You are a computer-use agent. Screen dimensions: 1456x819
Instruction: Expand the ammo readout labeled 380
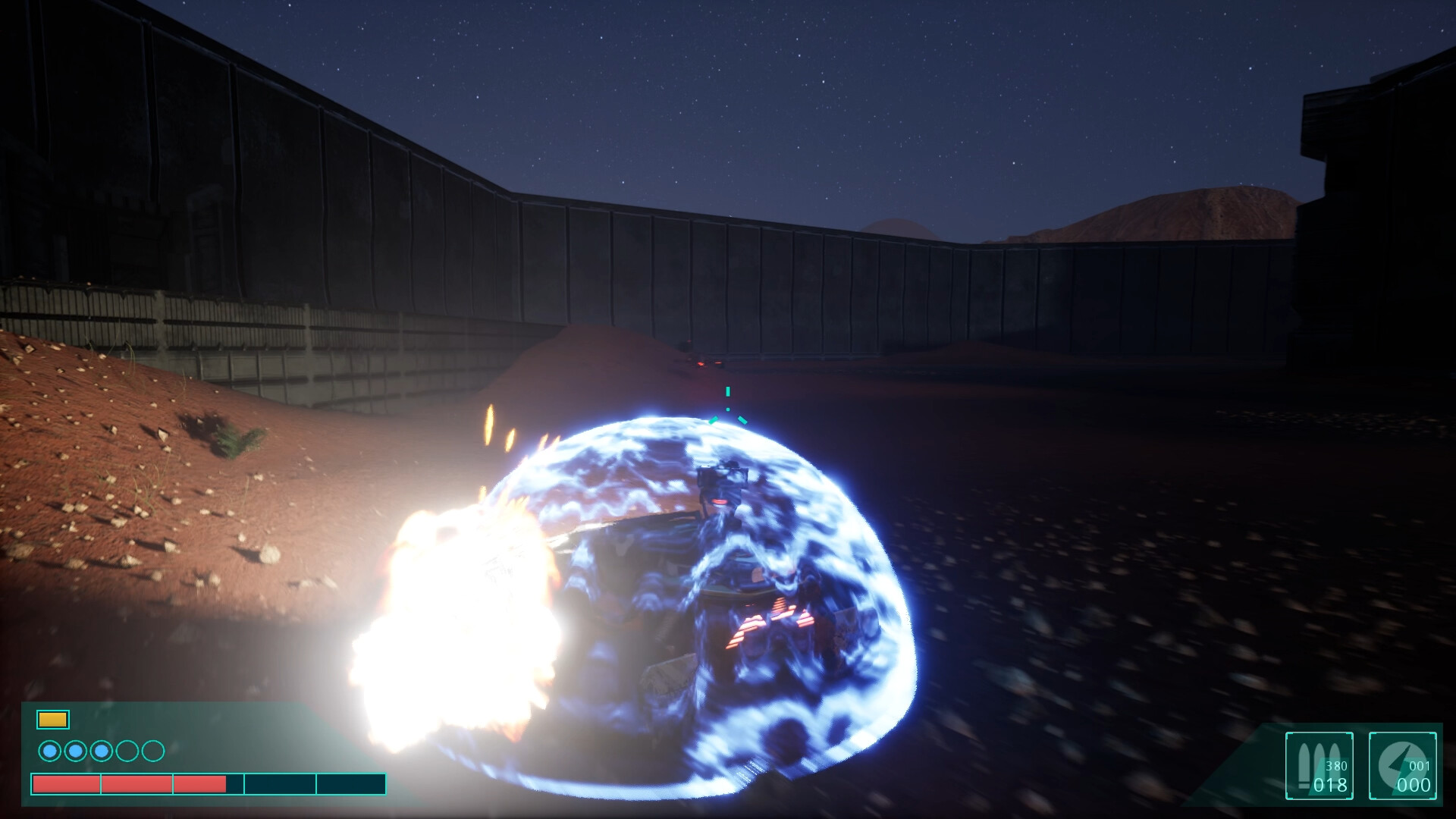(1336, 767)
